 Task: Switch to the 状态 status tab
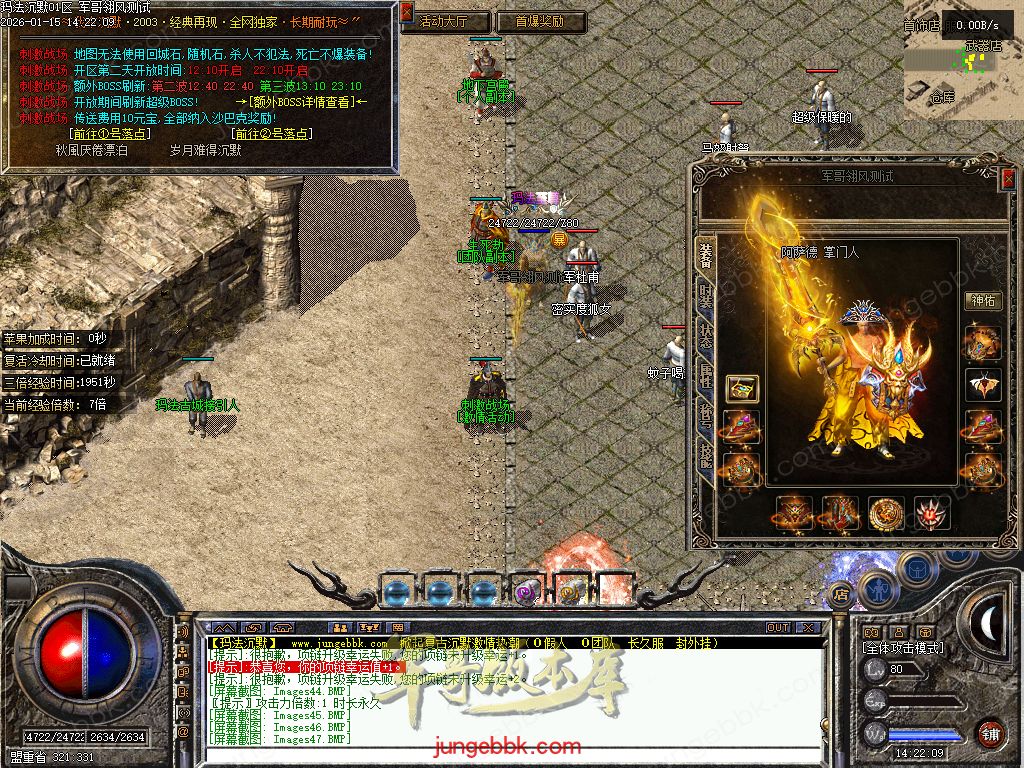pyautogui.click(x=704, y=338)
